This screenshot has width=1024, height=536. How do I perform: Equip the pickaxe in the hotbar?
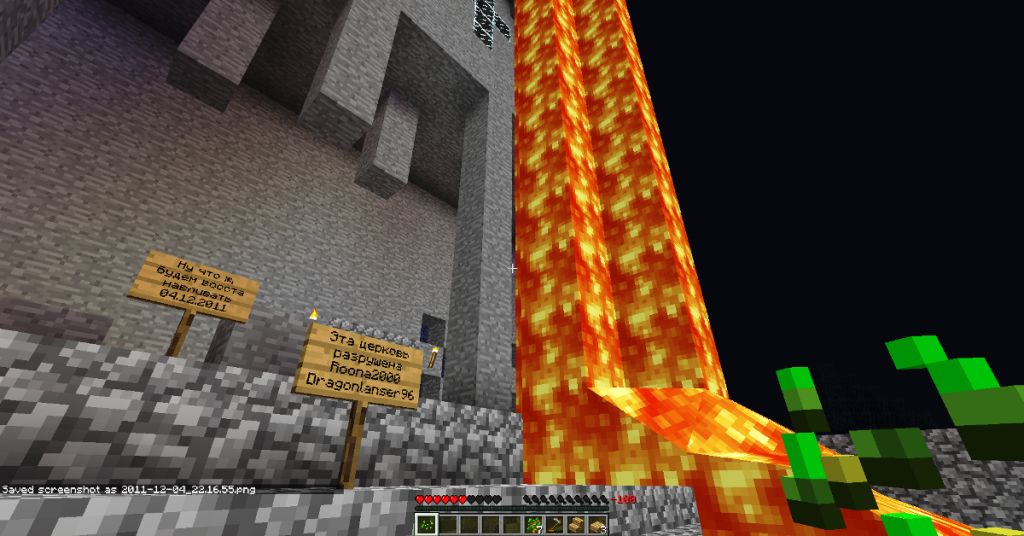tap(556, 523)
